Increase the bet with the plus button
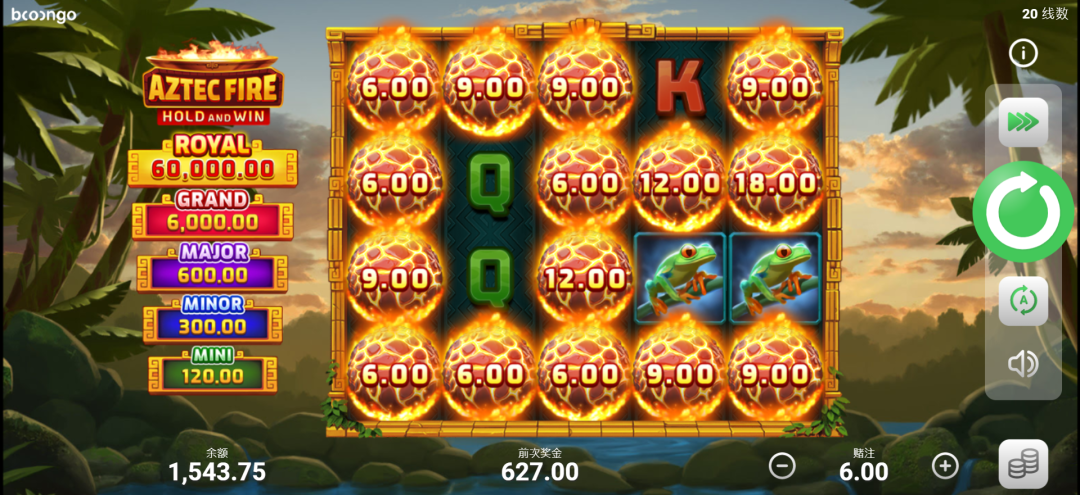Viewport: 1080px width, 495px height. pos(945,465)
